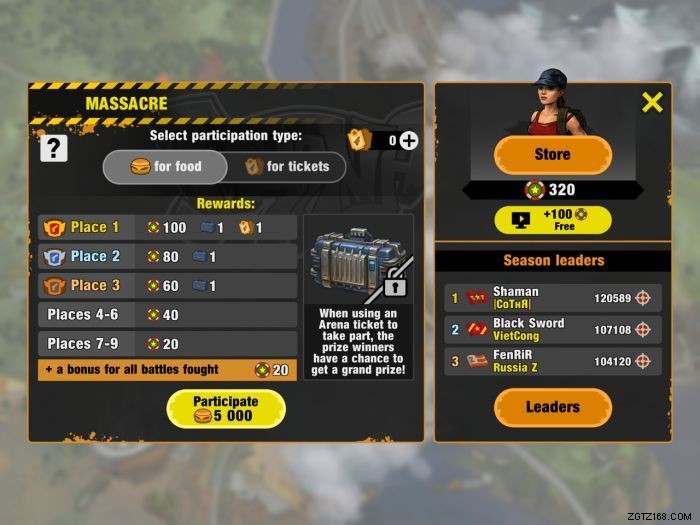Open the Store
Viewport: 700px width, 525px height.
point(552,155)
